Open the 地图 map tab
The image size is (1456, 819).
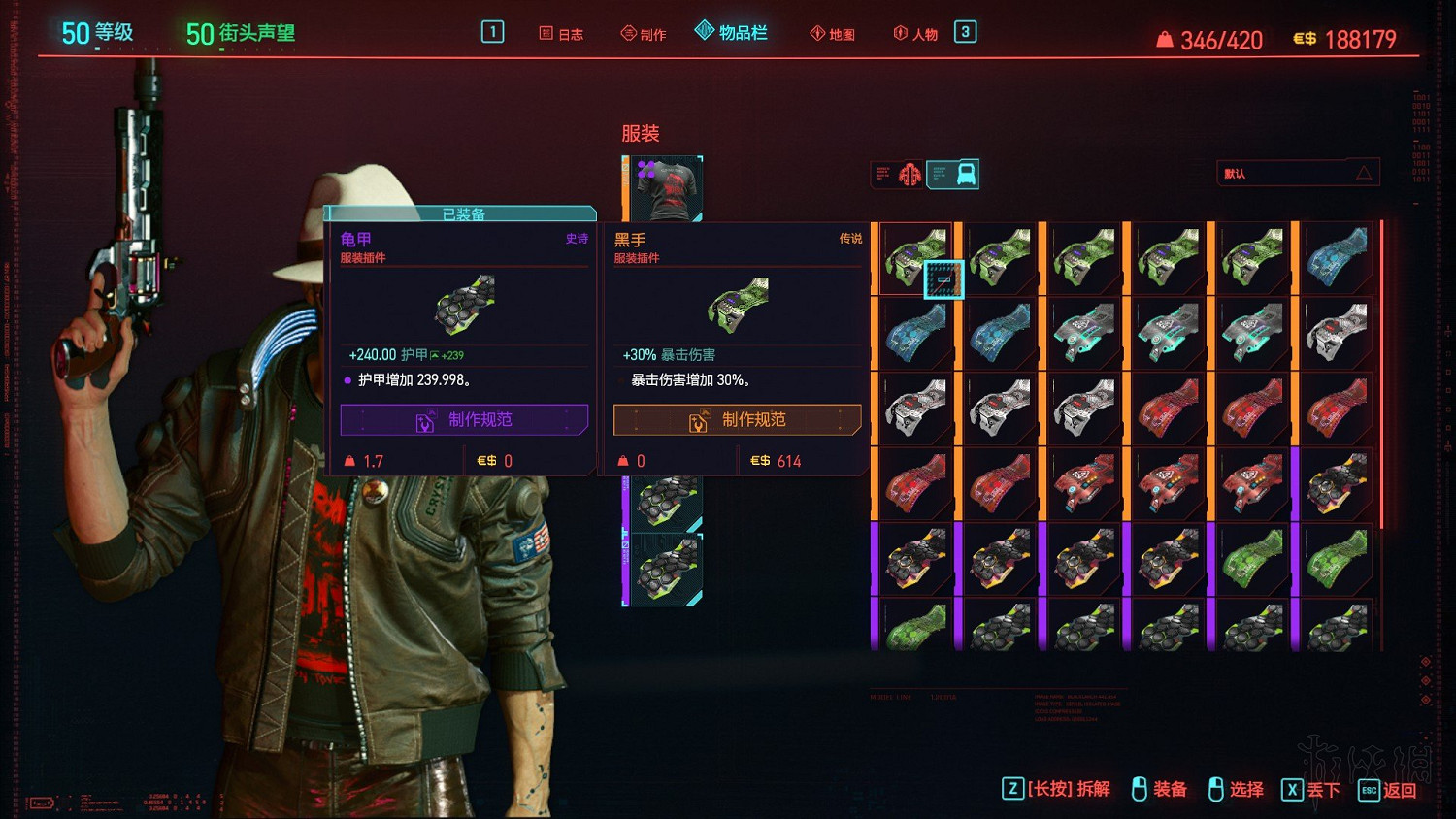pyautogui.click(x=833, y=34)
